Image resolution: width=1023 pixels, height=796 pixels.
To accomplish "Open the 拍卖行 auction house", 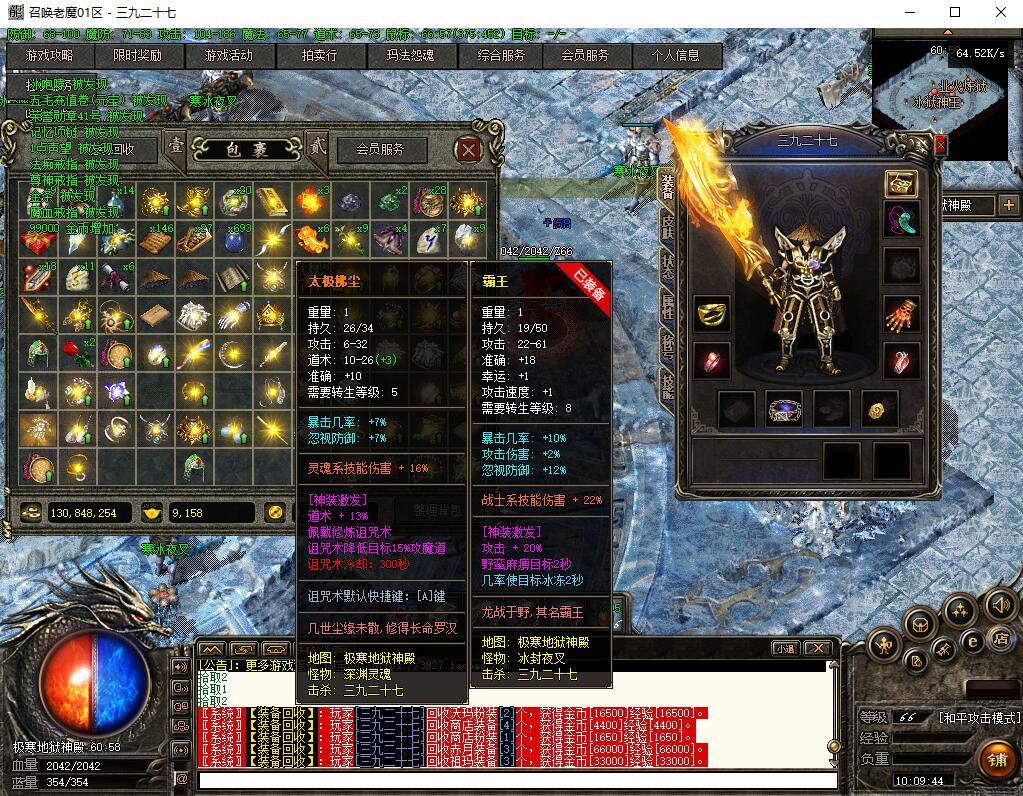I will point(319,56).
